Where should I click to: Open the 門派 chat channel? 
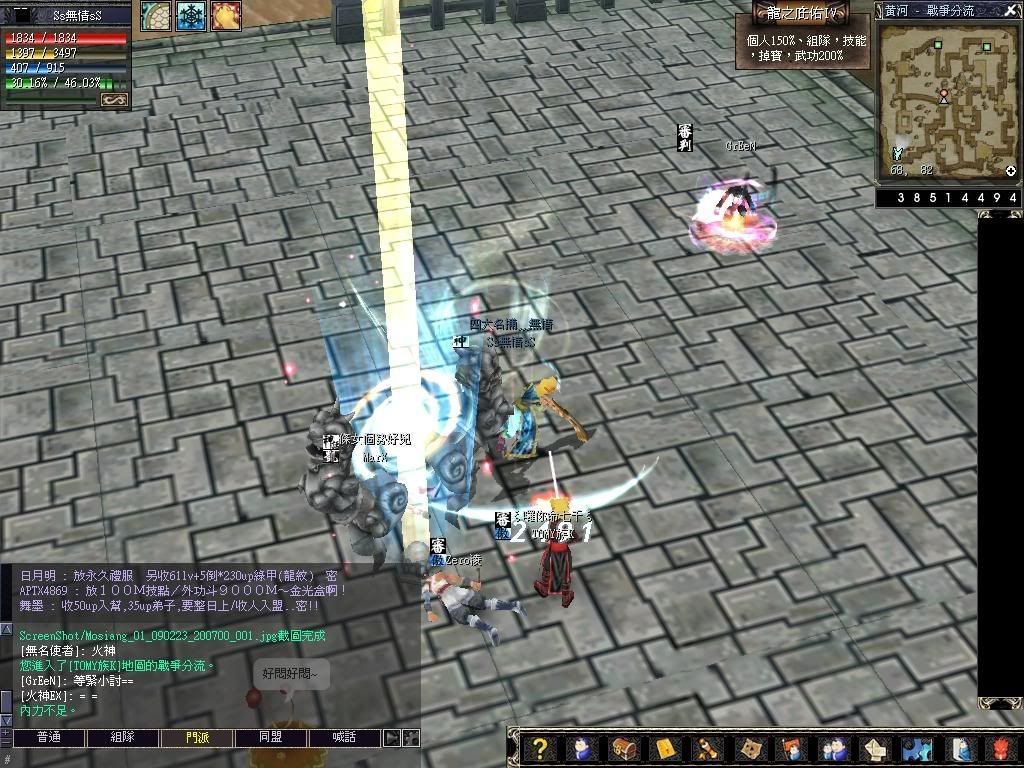tap(197, 738)
